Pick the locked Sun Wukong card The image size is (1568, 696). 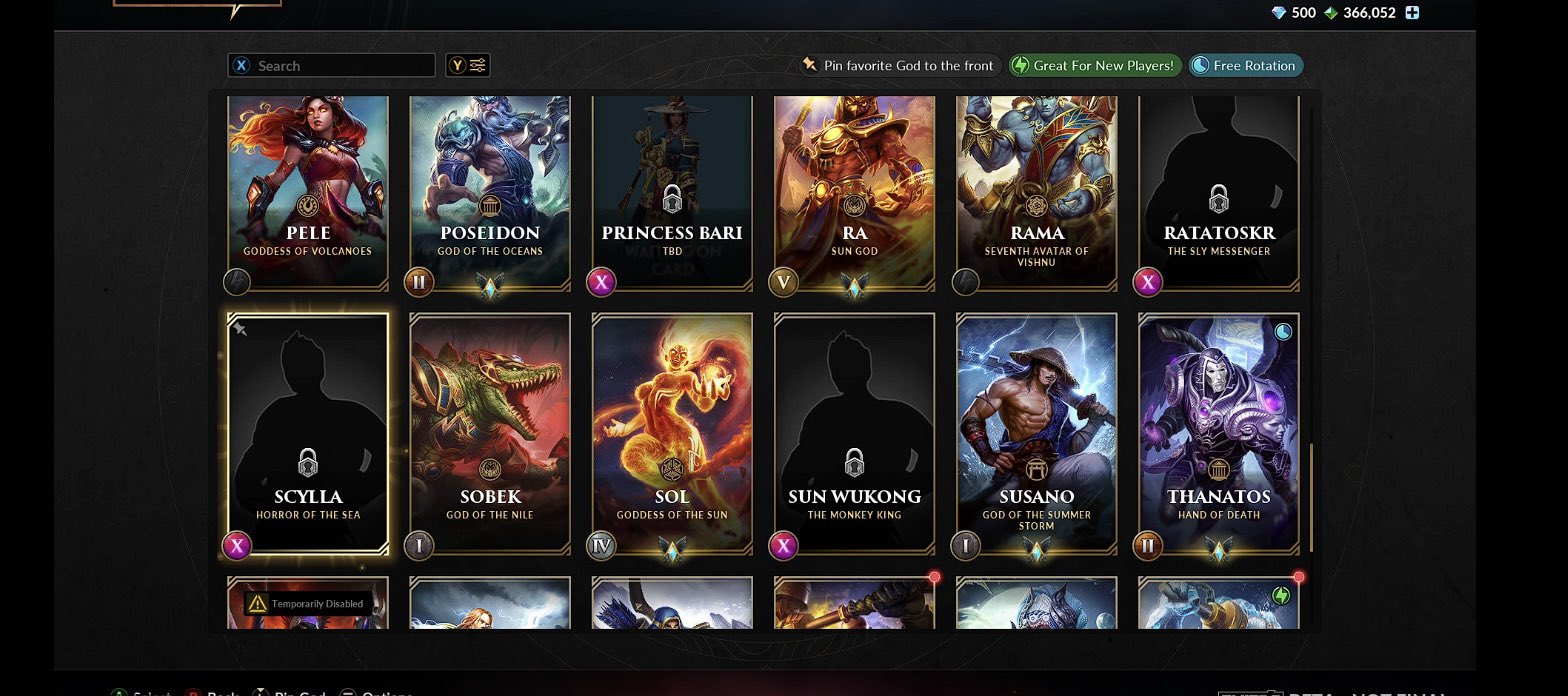pyautogui.click(x=854, y=433)
